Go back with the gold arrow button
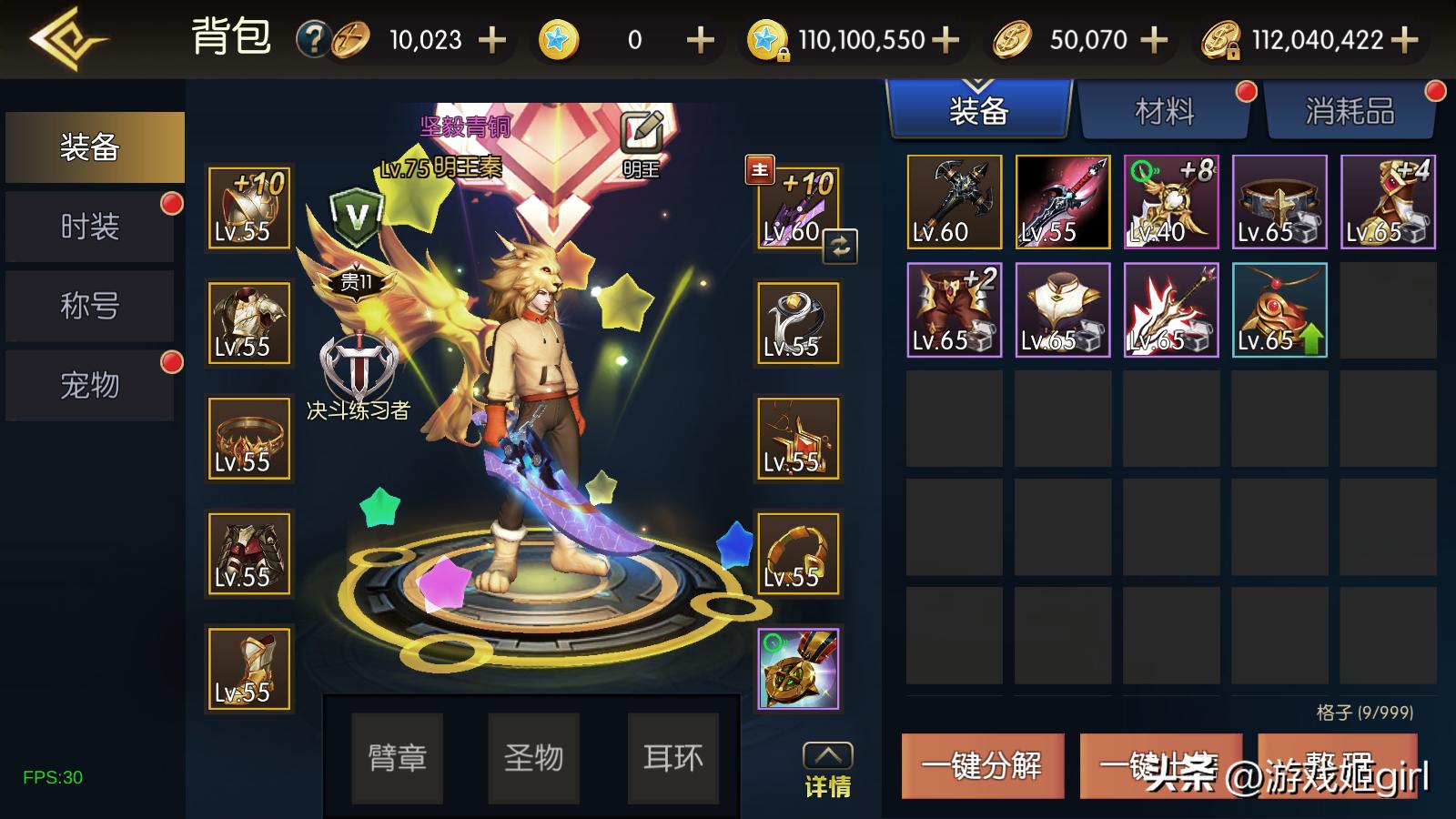The height and width of the screenshot is (819, 1456). 66,39
